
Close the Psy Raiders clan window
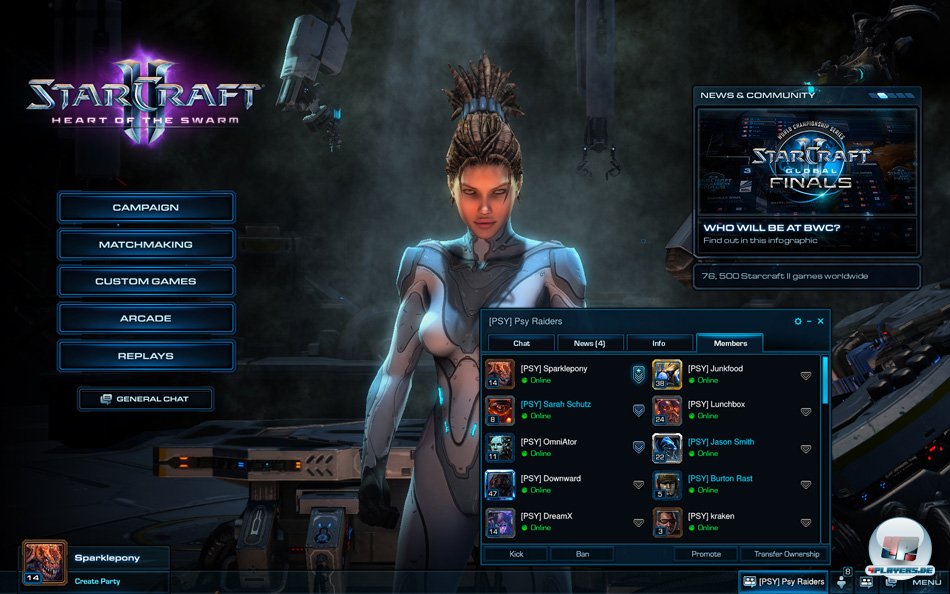coord(821,321)
